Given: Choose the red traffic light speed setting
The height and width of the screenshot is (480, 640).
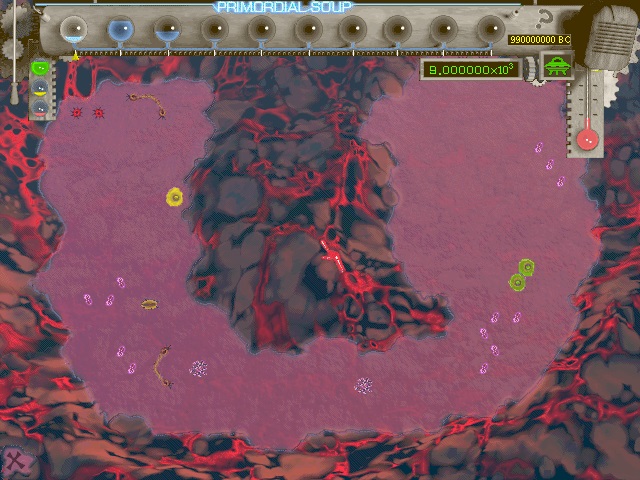Looking at the screenshot, I should pos(40,106).
